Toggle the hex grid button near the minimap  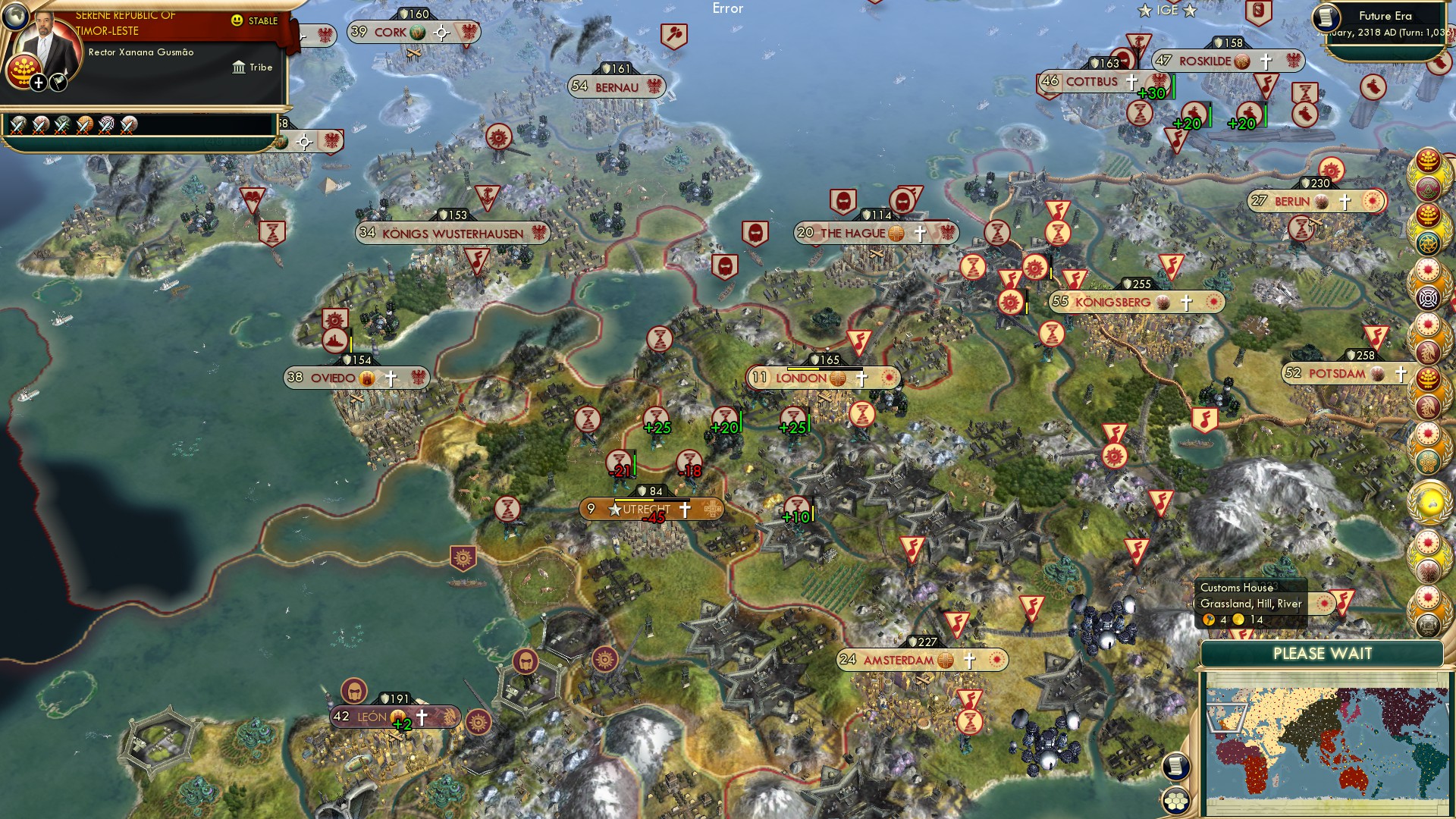(x=1175, y=801)
